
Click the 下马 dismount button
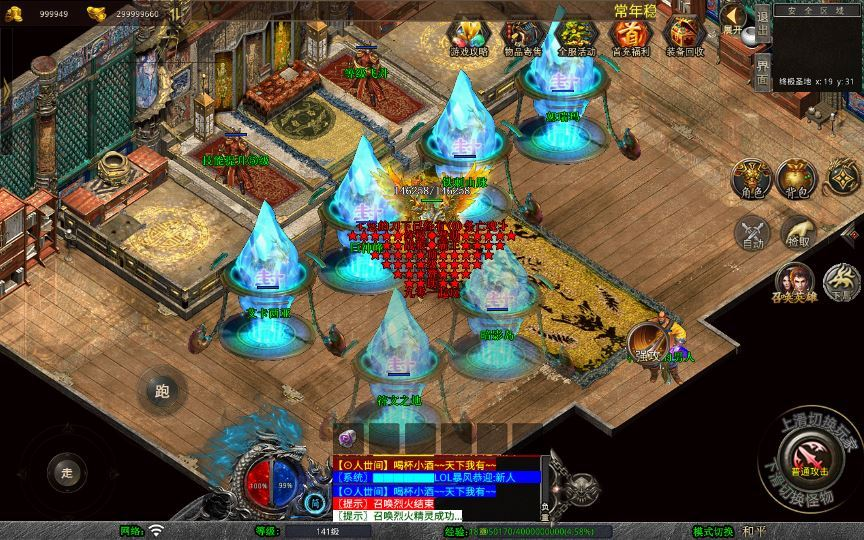click(x=842, y=283)
